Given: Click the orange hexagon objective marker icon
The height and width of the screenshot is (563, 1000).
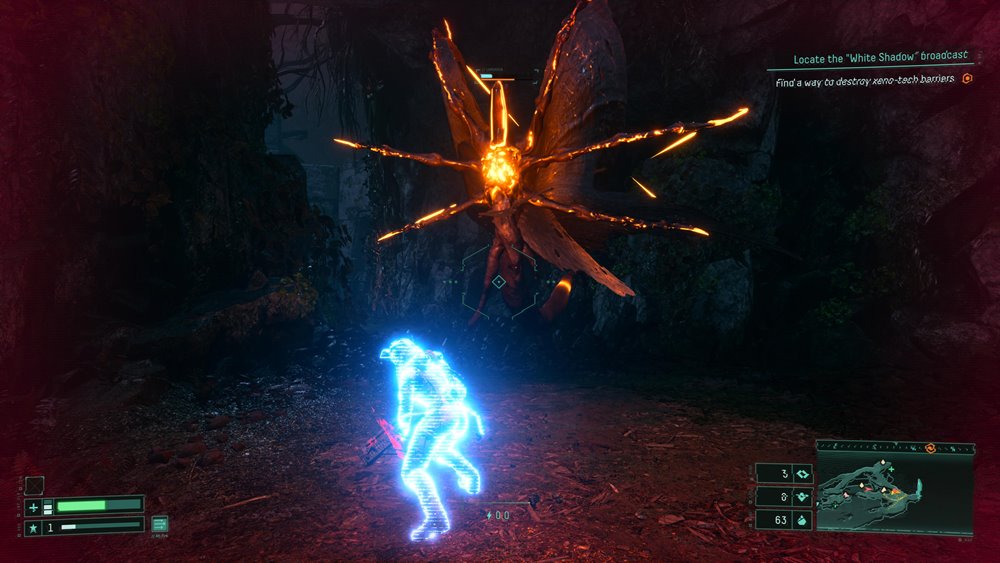Looking at the screenshot, I should pos(967,78).
